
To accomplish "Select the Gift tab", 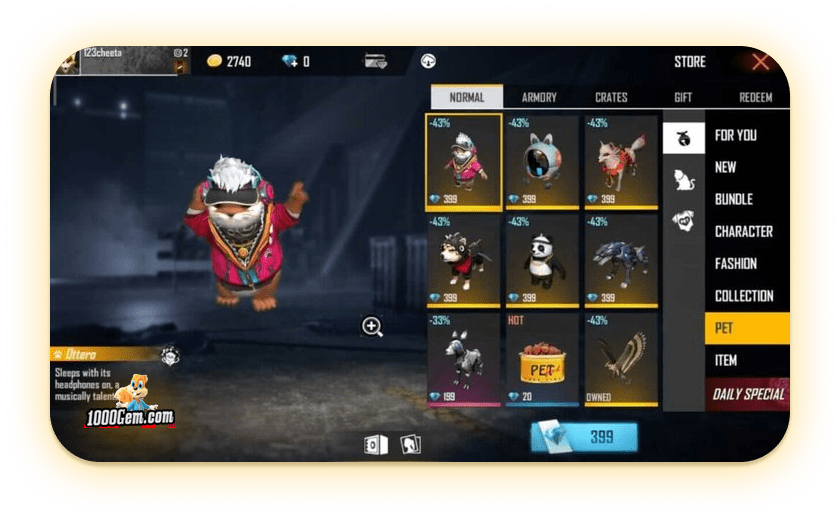I will point(683,97).
